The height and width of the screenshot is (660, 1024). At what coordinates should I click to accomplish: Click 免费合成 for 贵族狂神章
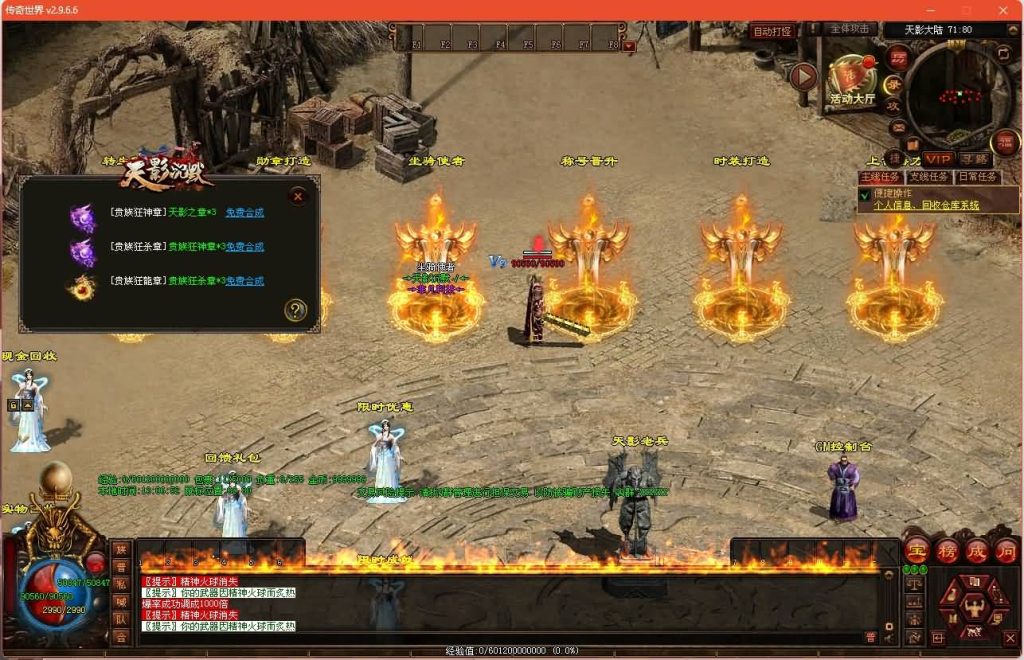244,213
